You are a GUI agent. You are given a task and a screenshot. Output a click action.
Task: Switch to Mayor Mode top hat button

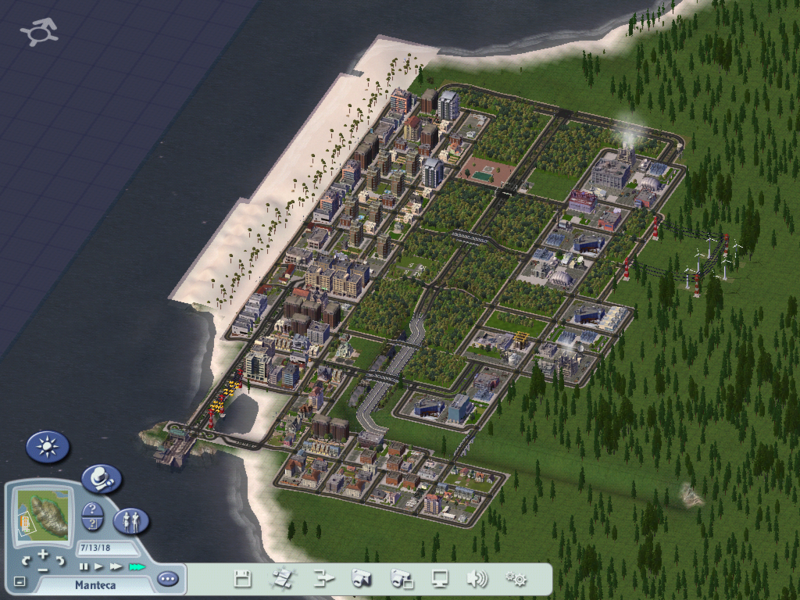coord(99,479)
